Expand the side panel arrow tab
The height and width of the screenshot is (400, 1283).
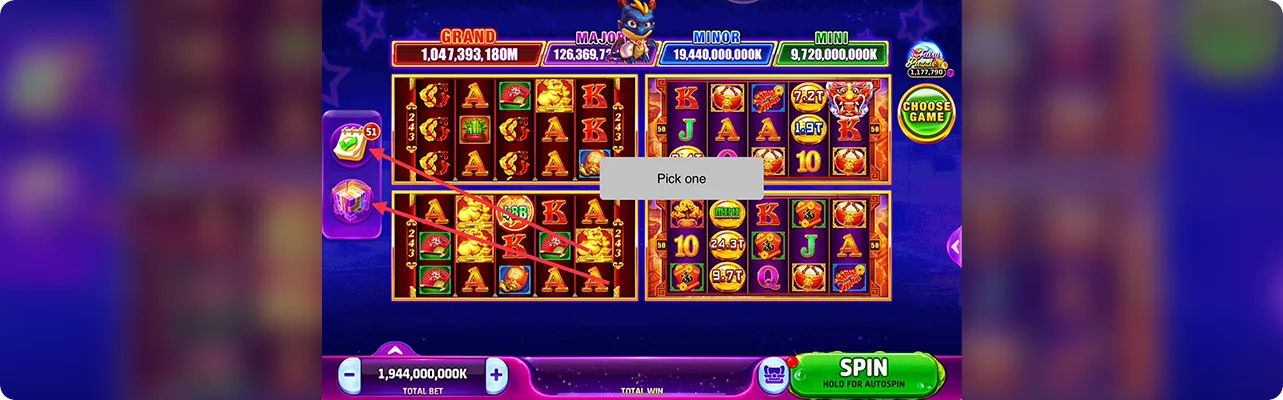[955, 245]
